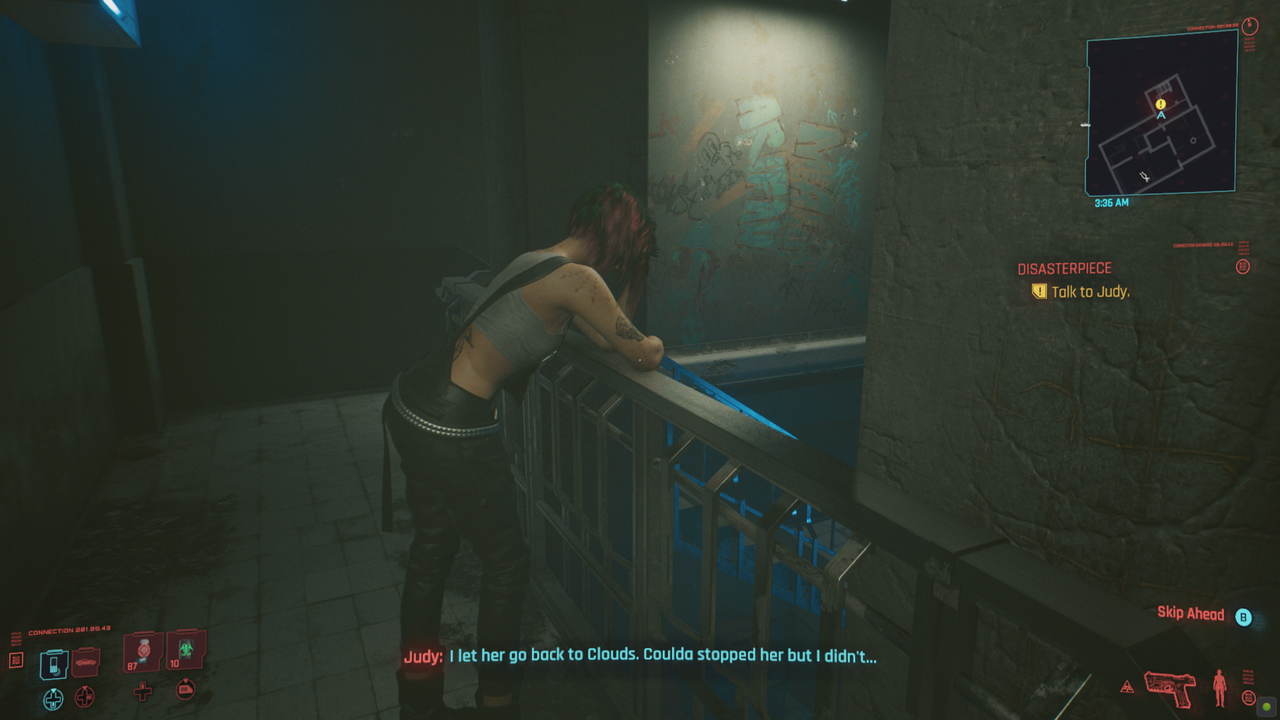This screenshot has width=1280, height=720.
Task: Expand the healing item selector arrow
Action: tap(142, 691)
